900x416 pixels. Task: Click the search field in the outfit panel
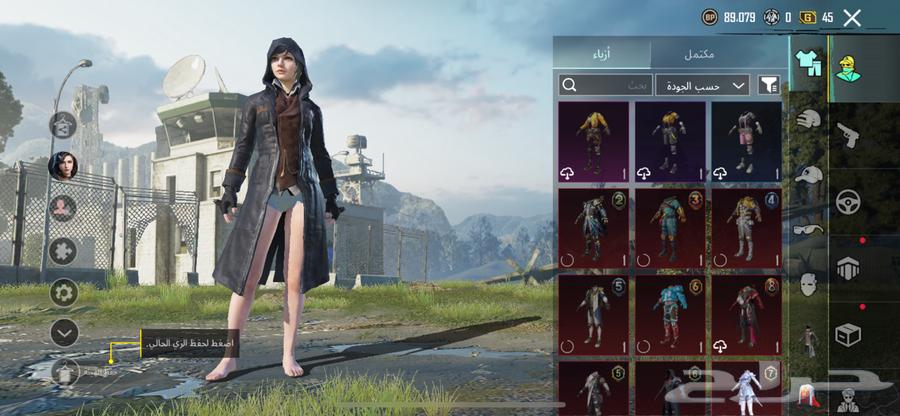(x=606, y=85)
